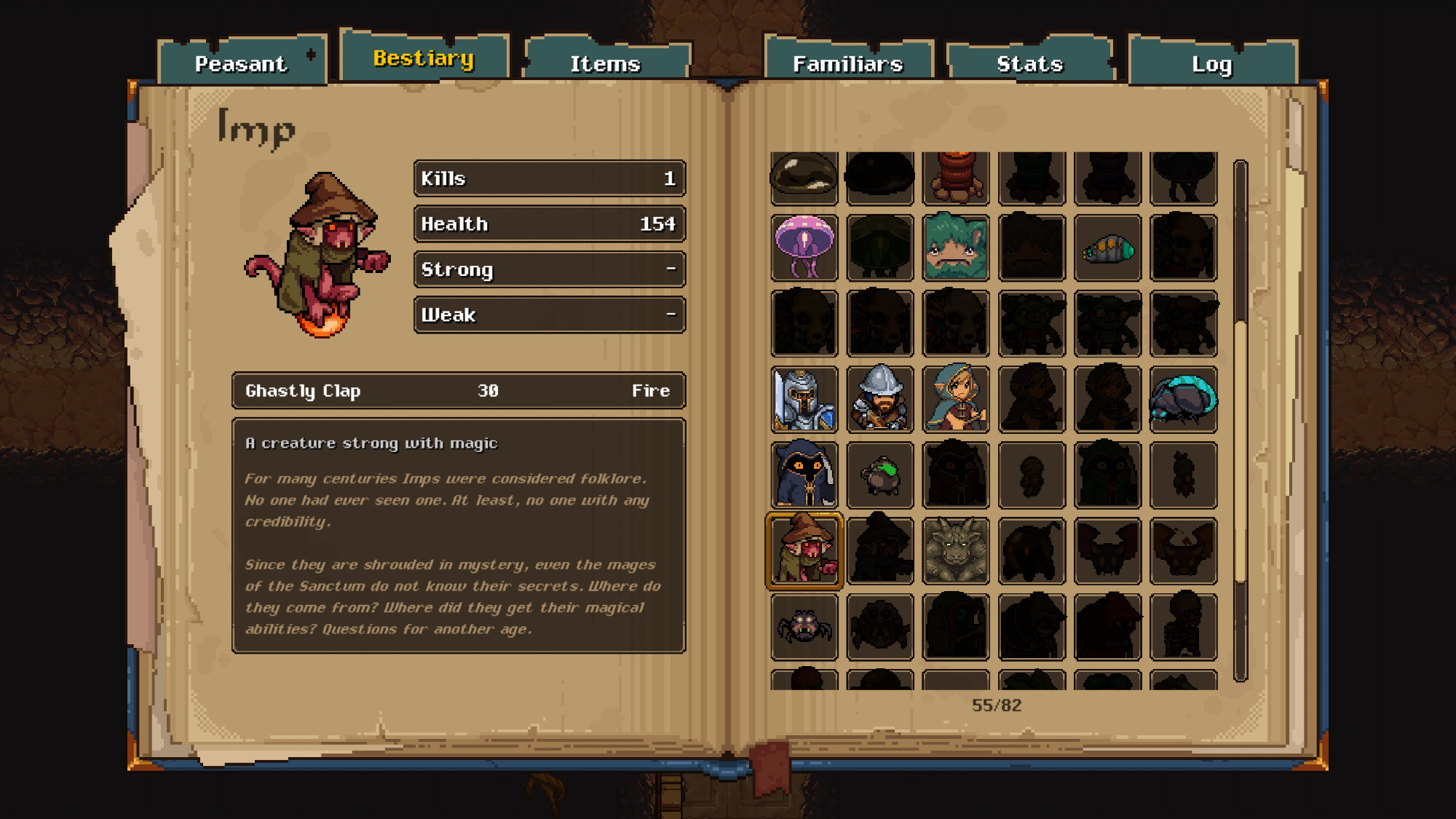Pick the hooded blonde elf entry
Screen dimensions: 1456x819
[956, 399]
